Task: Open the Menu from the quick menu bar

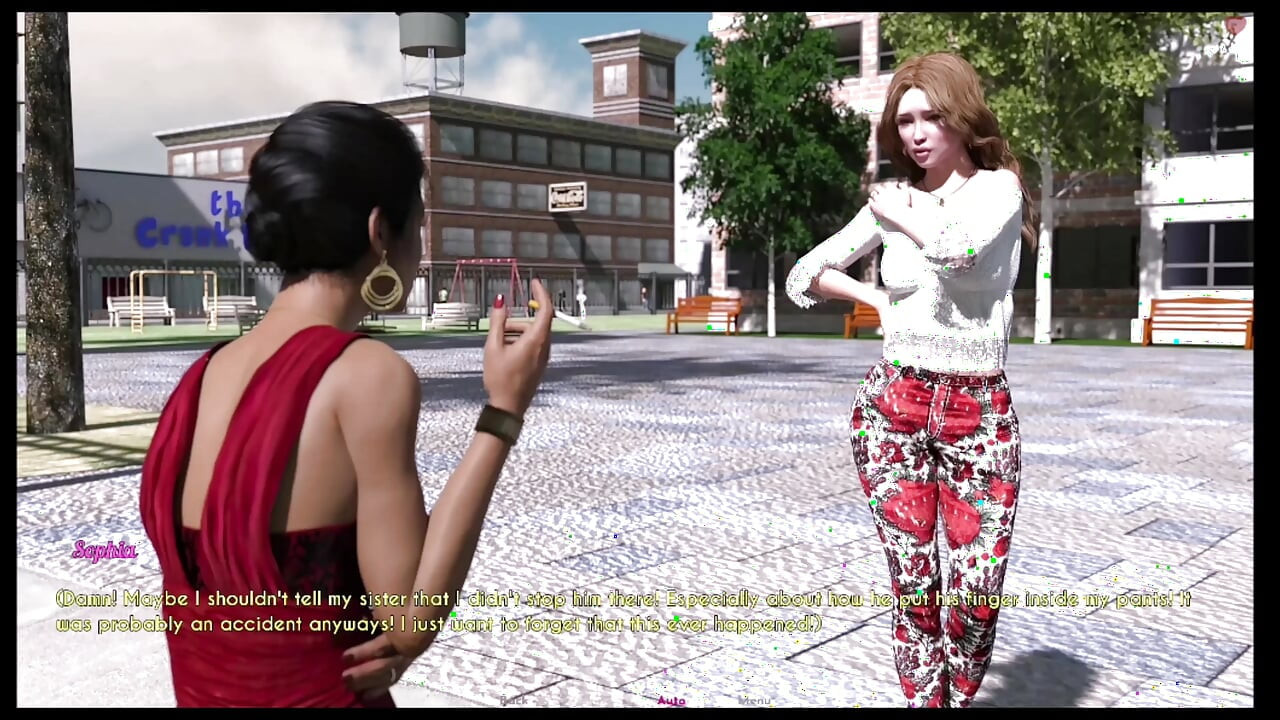Action: click(755, 700)
